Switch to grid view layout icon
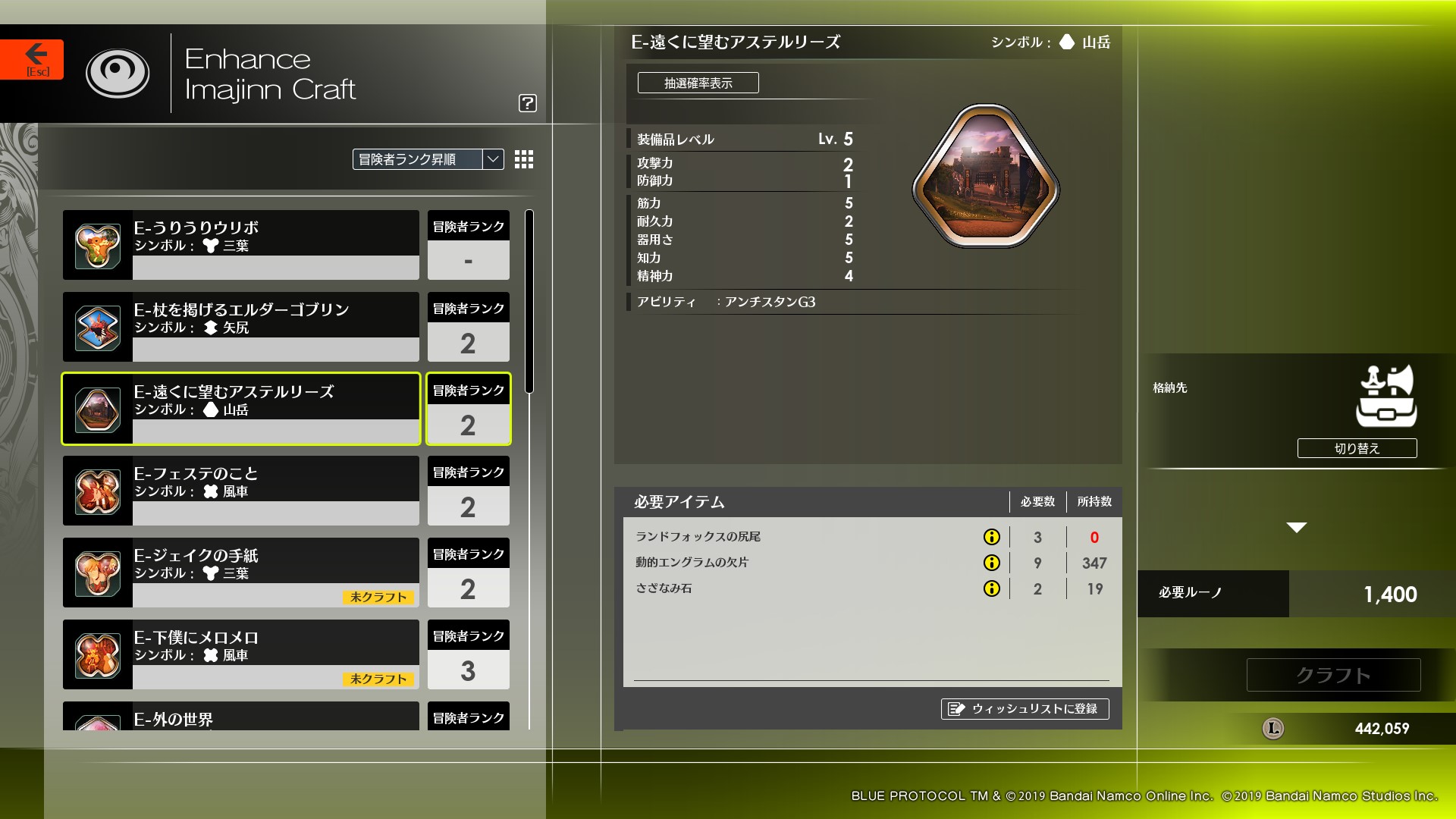The image size is (1456, 819). coord(523,160)
